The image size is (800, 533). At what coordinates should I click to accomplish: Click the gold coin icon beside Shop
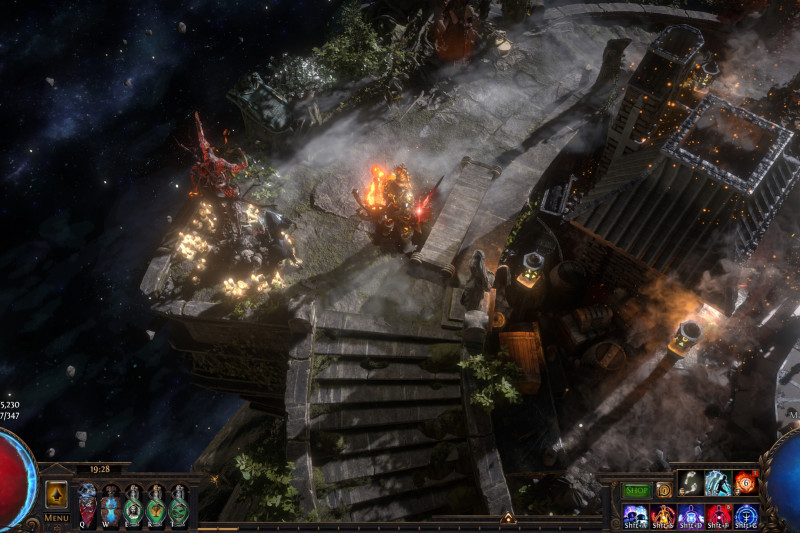pos(662,490)
